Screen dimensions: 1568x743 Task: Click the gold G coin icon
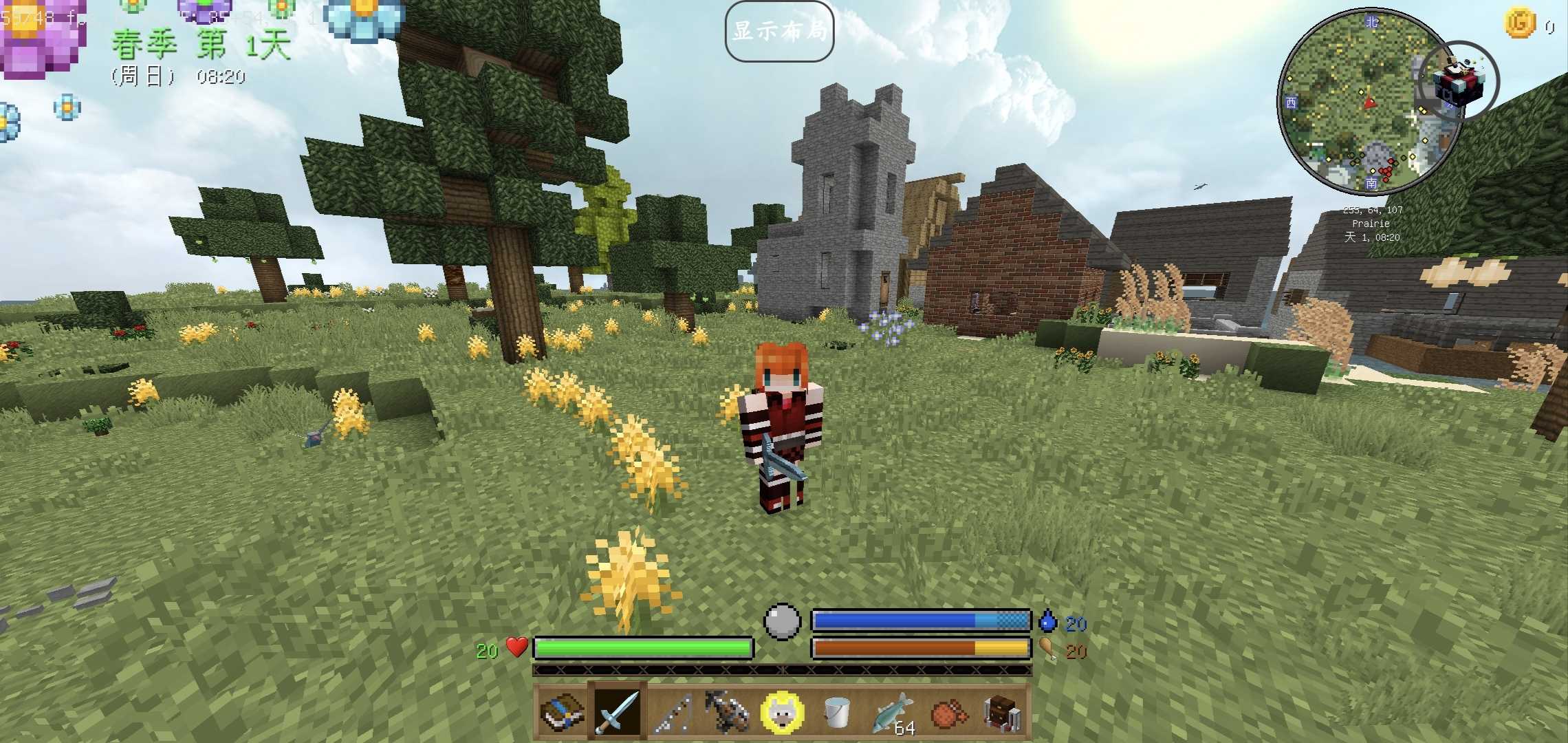[x=1520, y=24]
